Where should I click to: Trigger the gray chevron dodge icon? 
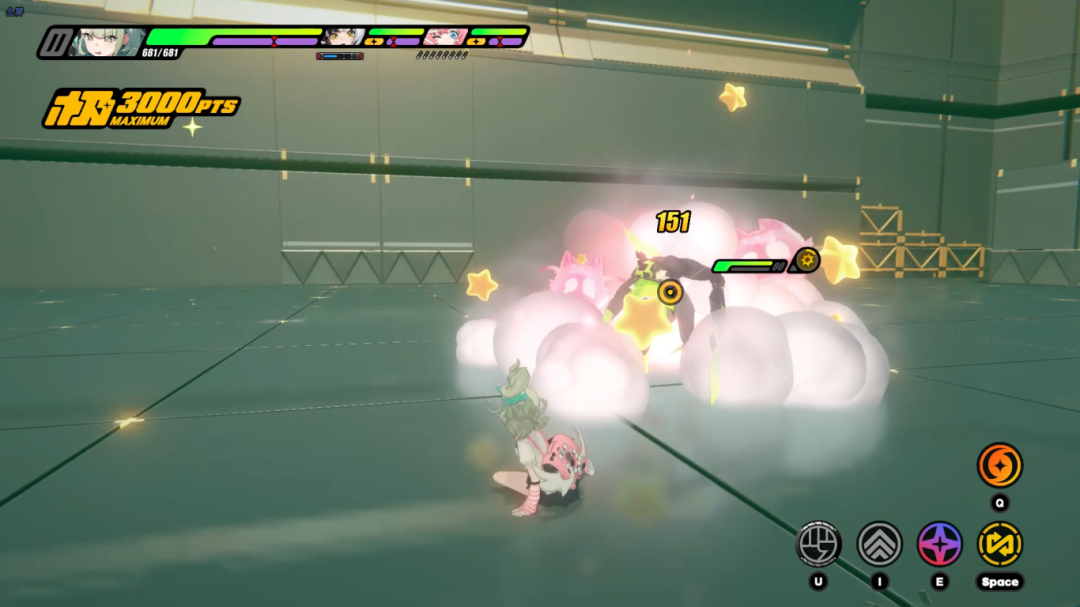click(880, 544)
